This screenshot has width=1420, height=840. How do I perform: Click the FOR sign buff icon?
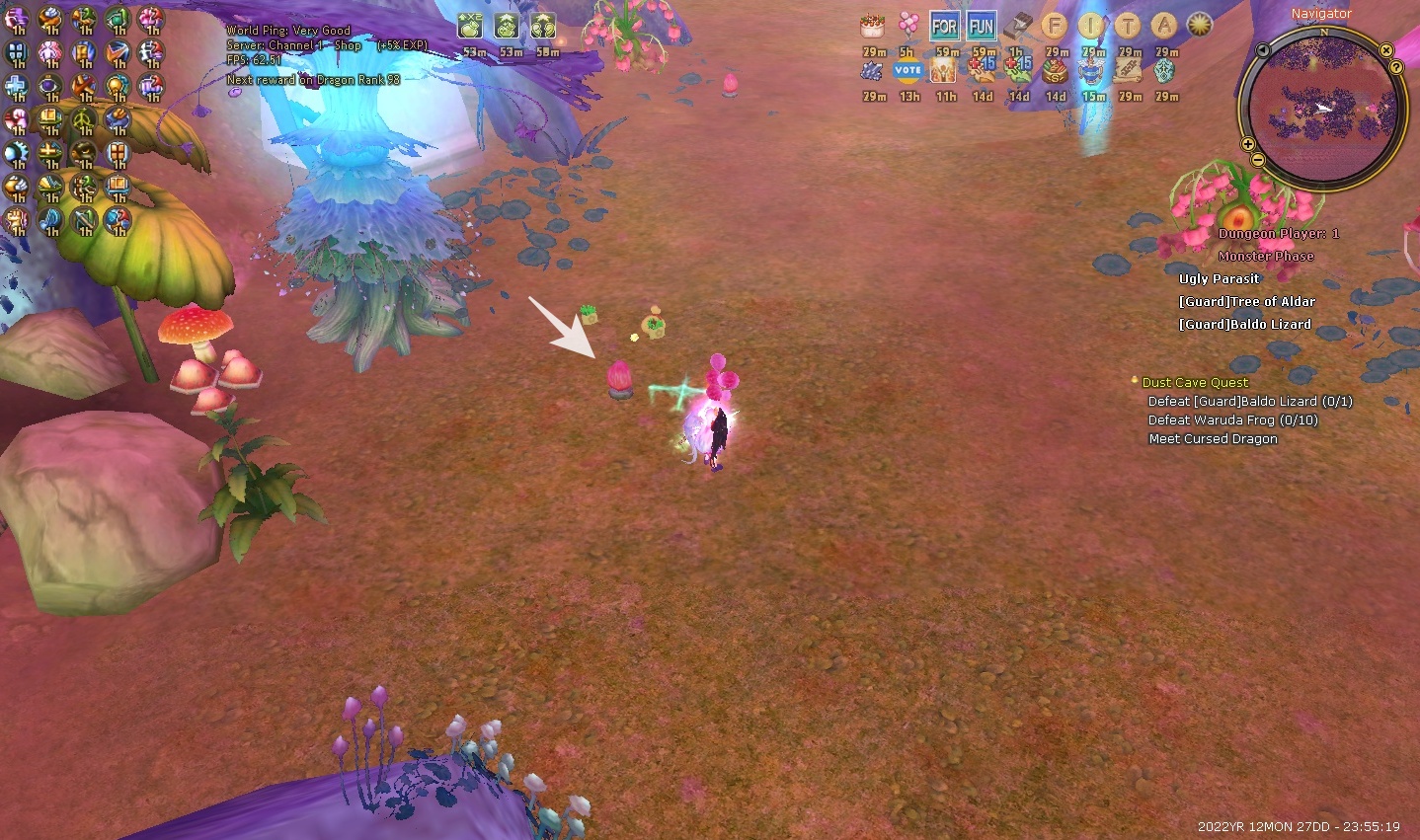click(x=945, y=27)
